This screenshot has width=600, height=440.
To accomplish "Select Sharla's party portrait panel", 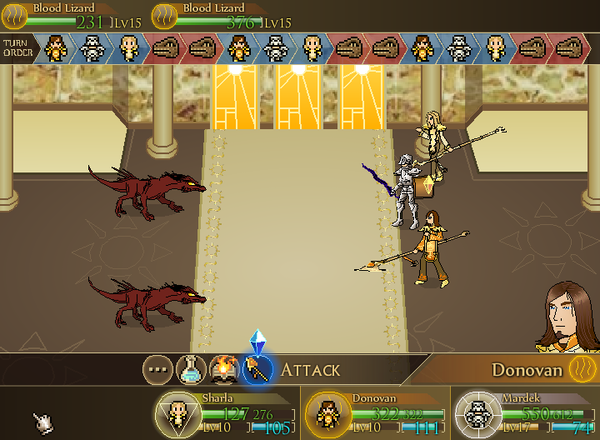I will [x=176, y=412].
